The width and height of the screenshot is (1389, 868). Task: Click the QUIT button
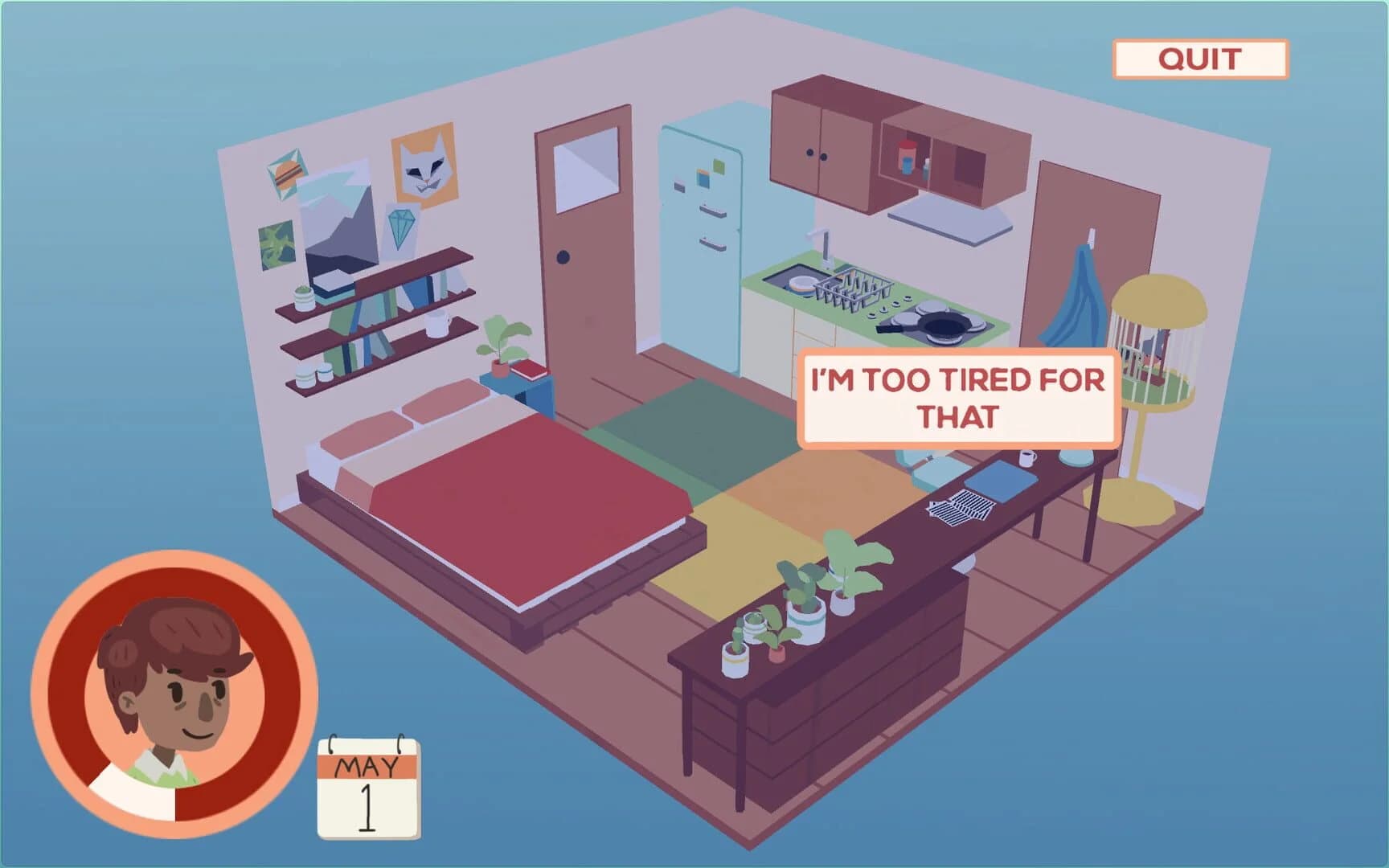(1202, 56)
